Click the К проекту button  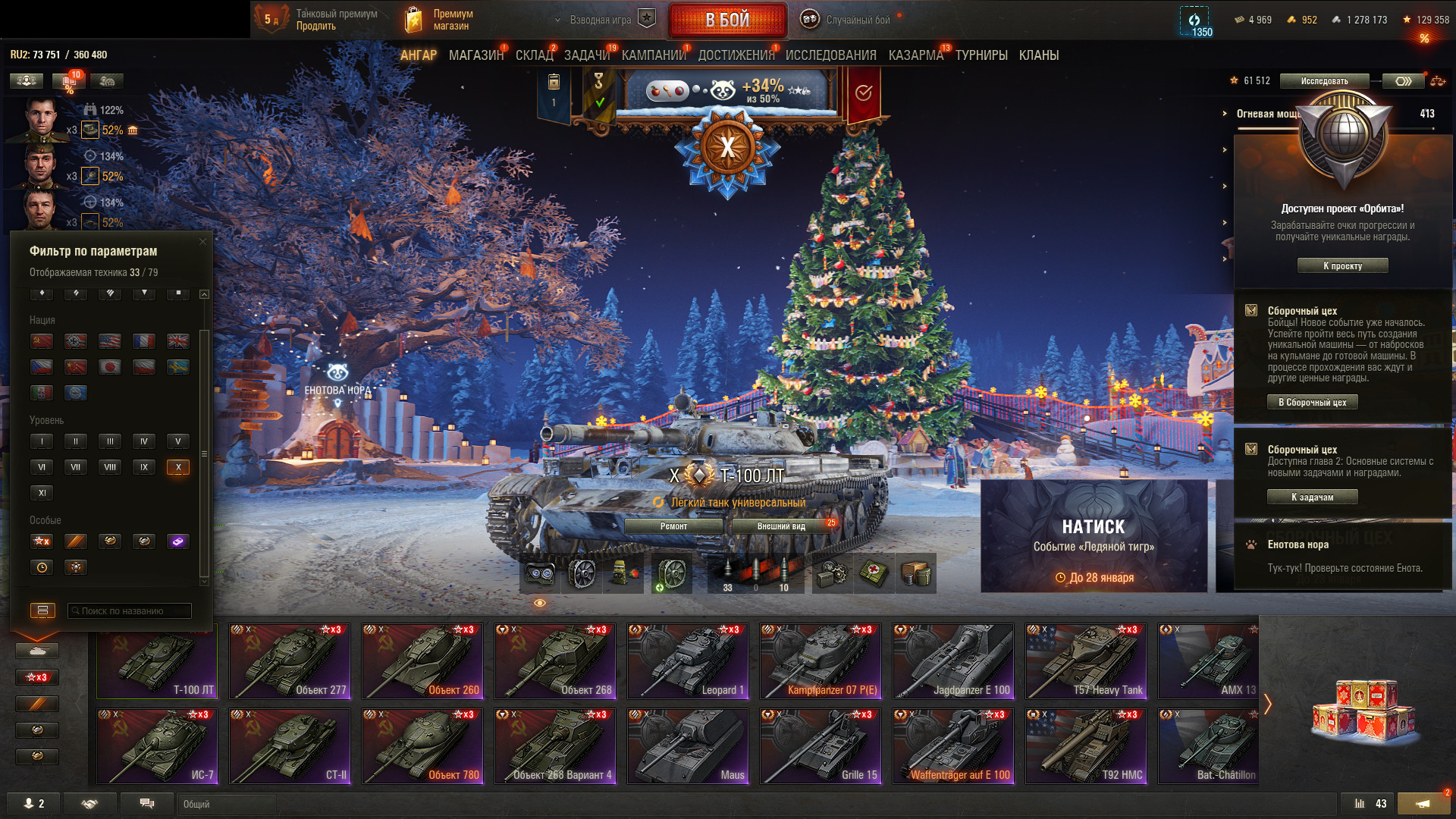click(1342, 266)
